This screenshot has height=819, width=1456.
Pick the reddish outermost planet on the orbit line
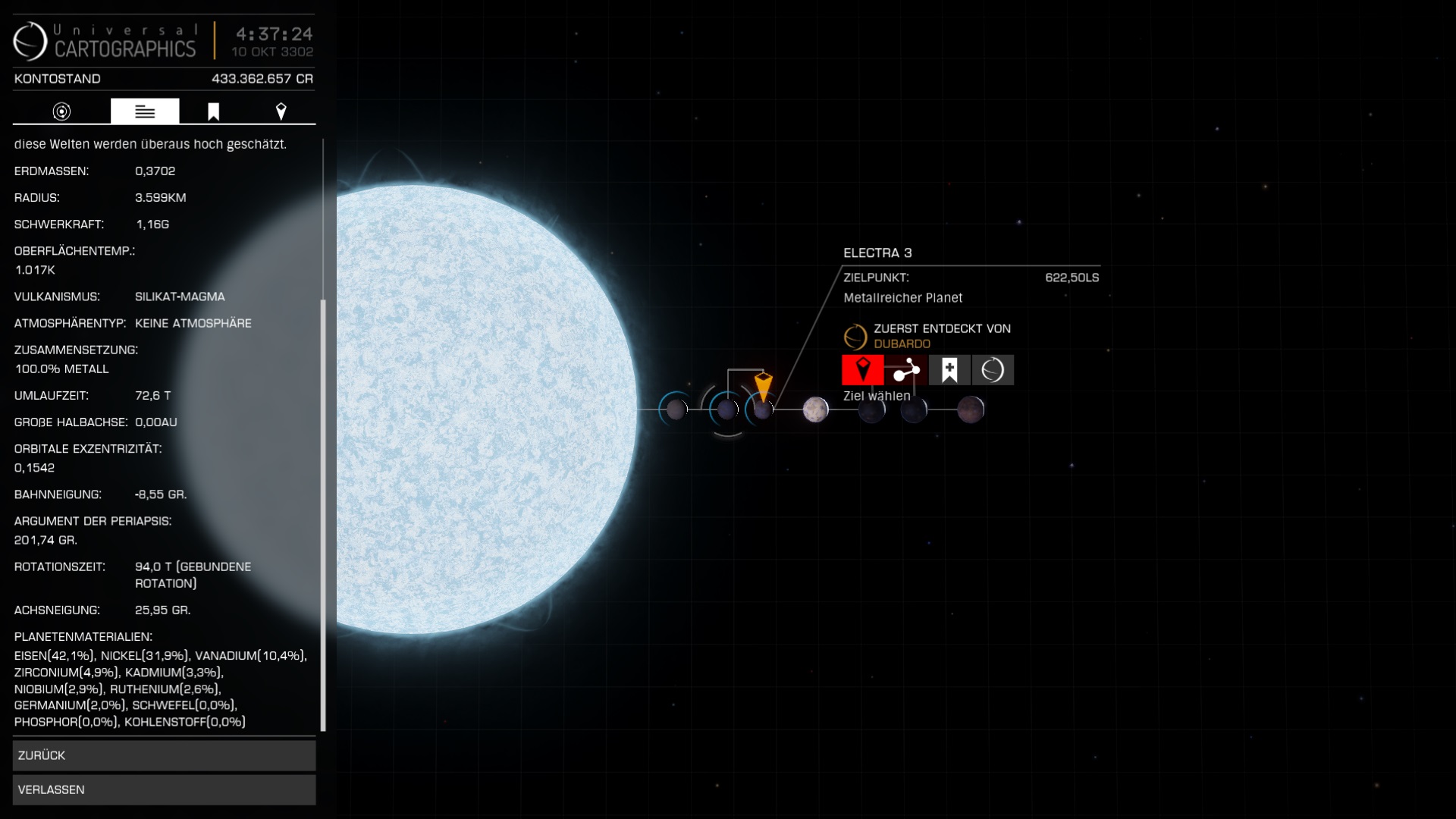(970, 409)
